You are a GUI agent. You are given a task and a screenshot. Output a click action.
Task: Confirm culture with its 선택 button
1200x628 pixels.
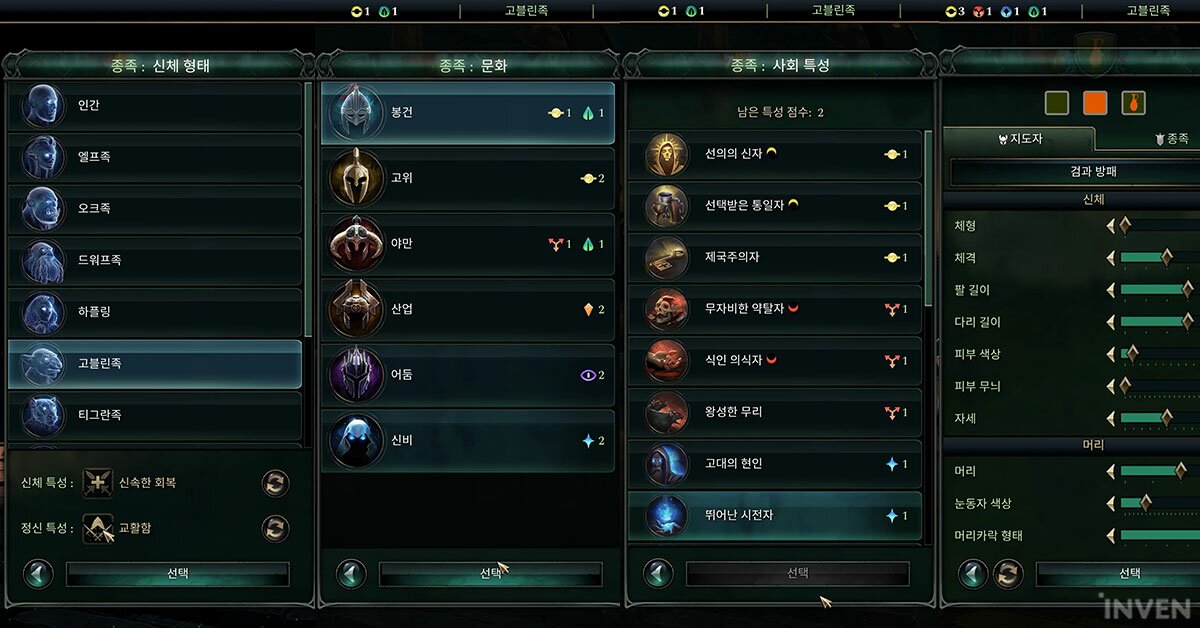(x=490, y=574)
